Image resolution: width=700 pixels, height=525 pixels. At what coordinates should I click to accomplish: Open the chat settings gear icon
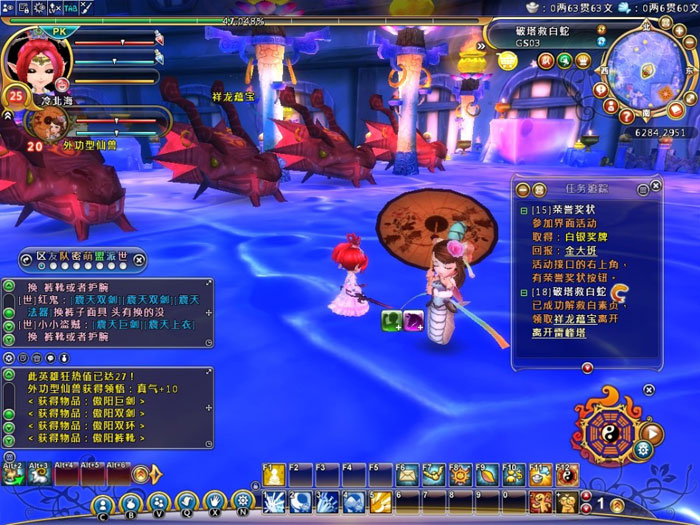(10, 357)
